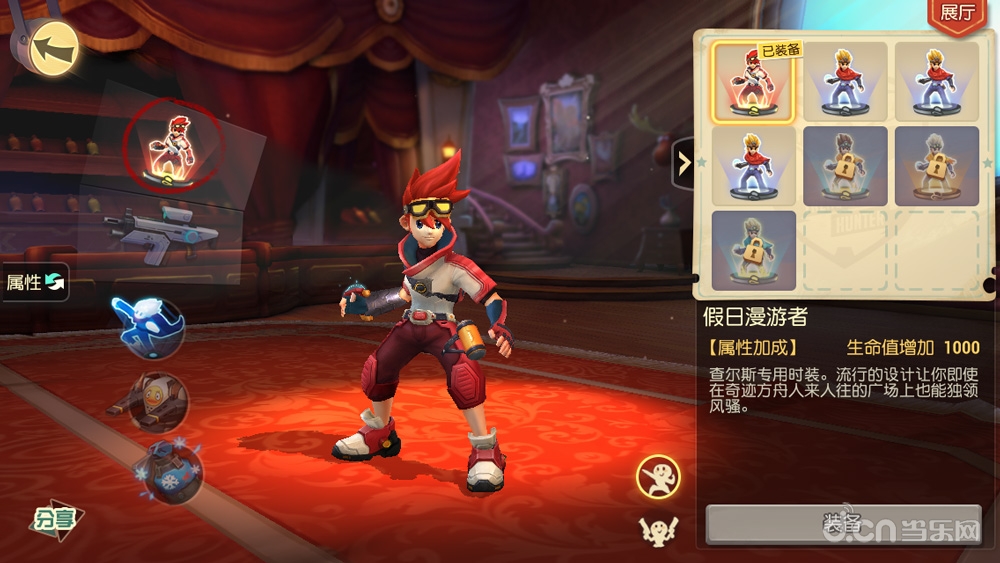Select the orange chick face icon
1000x563 pixels.
pyautogui.click(x=158, y=400)
